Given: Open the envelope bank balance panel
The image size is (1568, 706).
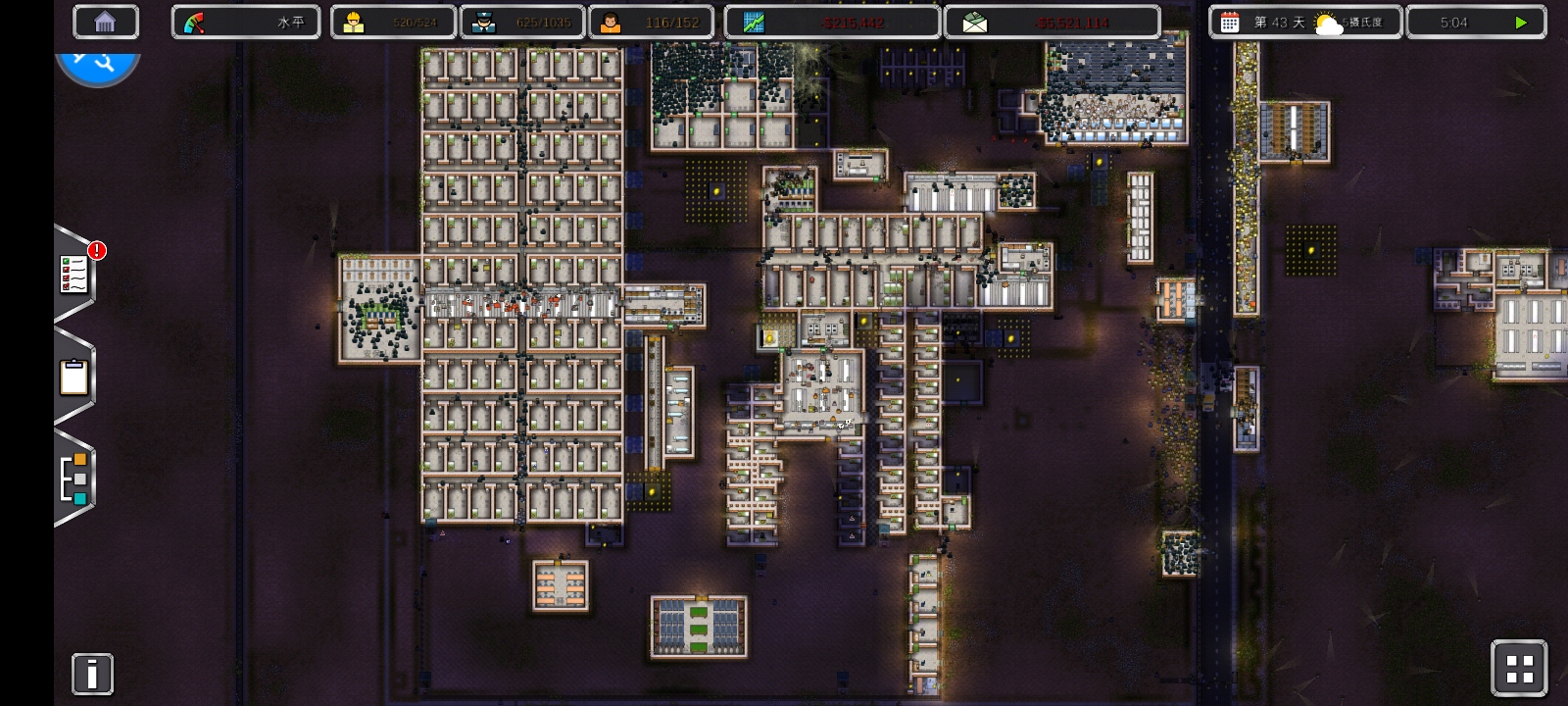Looking at the screenshot, I should (x=1052, y=22).
